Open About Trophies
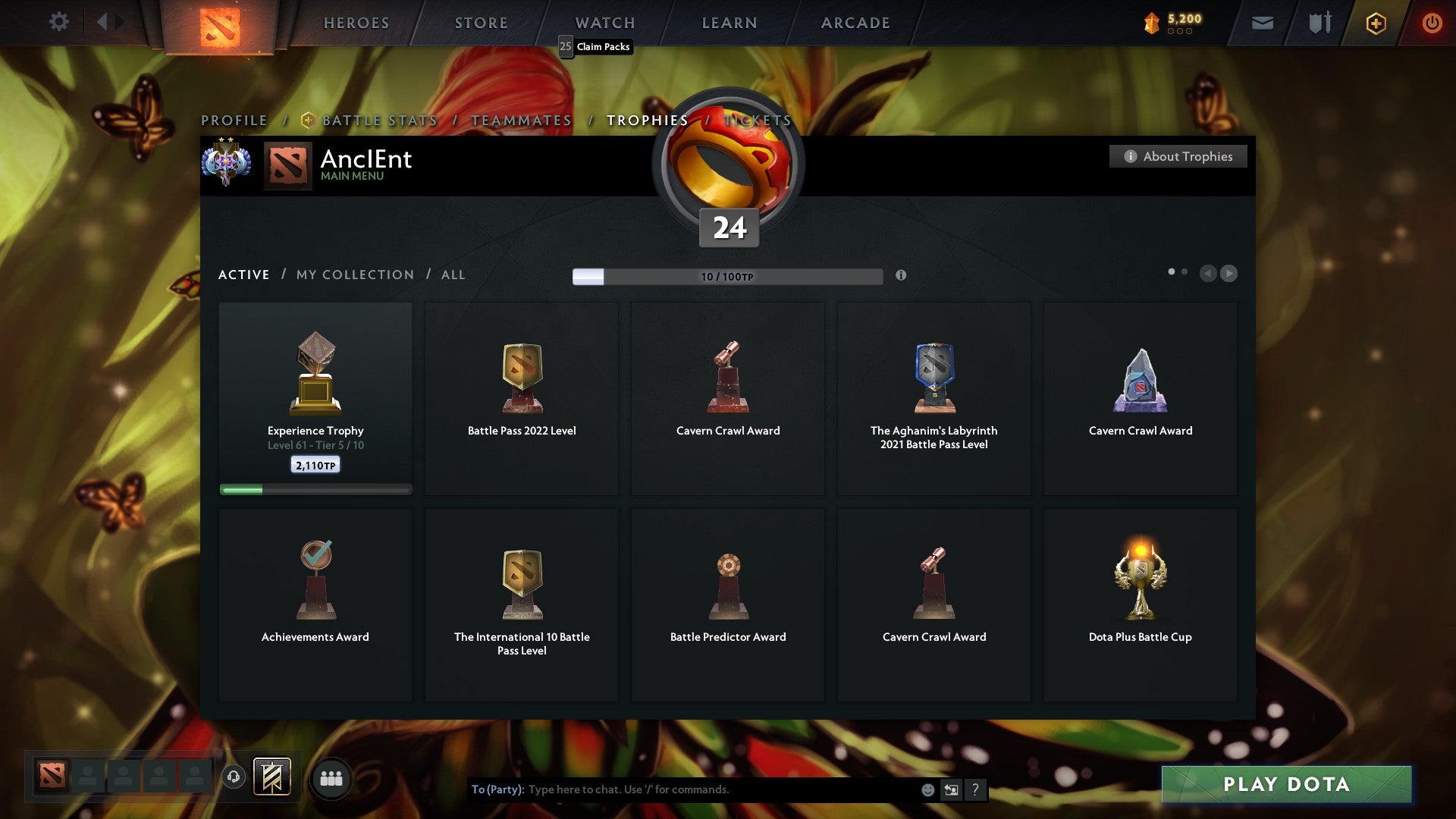 (x=1178, y=156)
